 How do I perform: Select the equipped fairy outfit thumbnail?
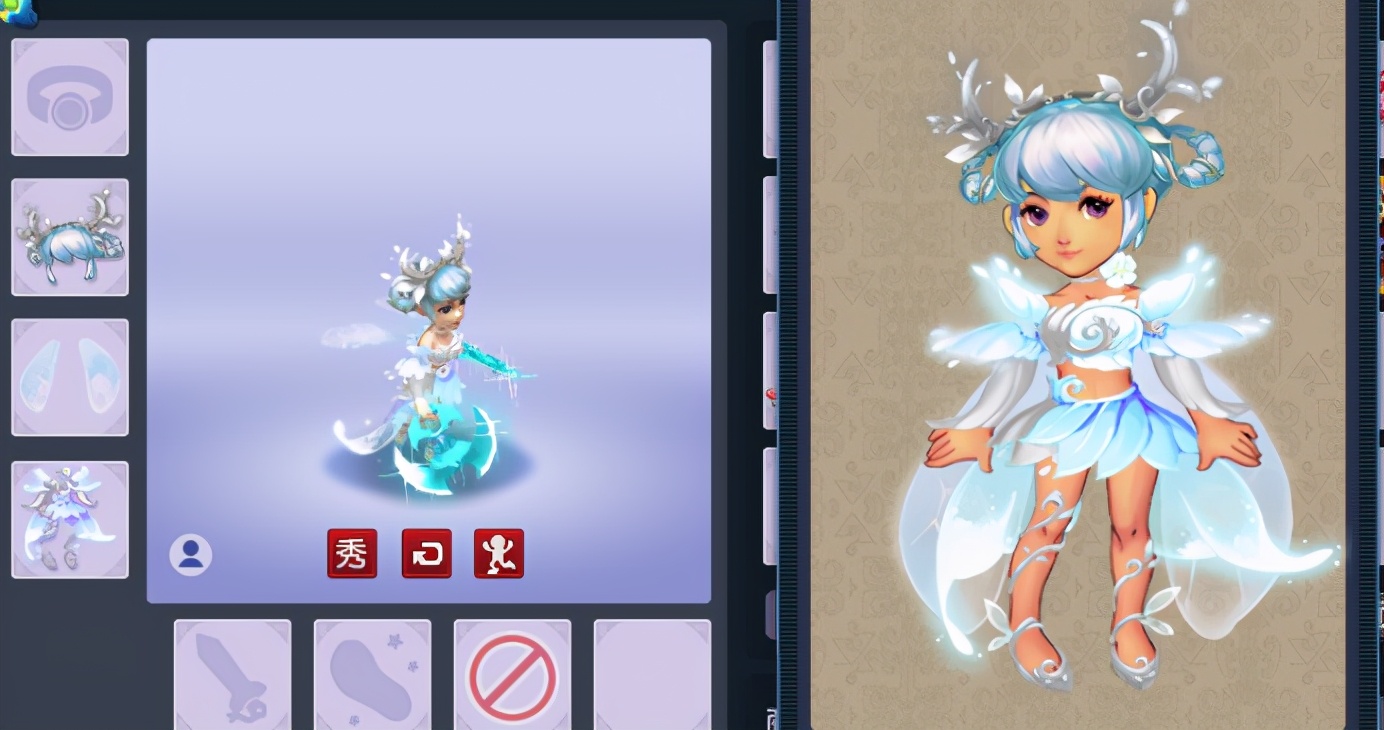pos(69,517)
